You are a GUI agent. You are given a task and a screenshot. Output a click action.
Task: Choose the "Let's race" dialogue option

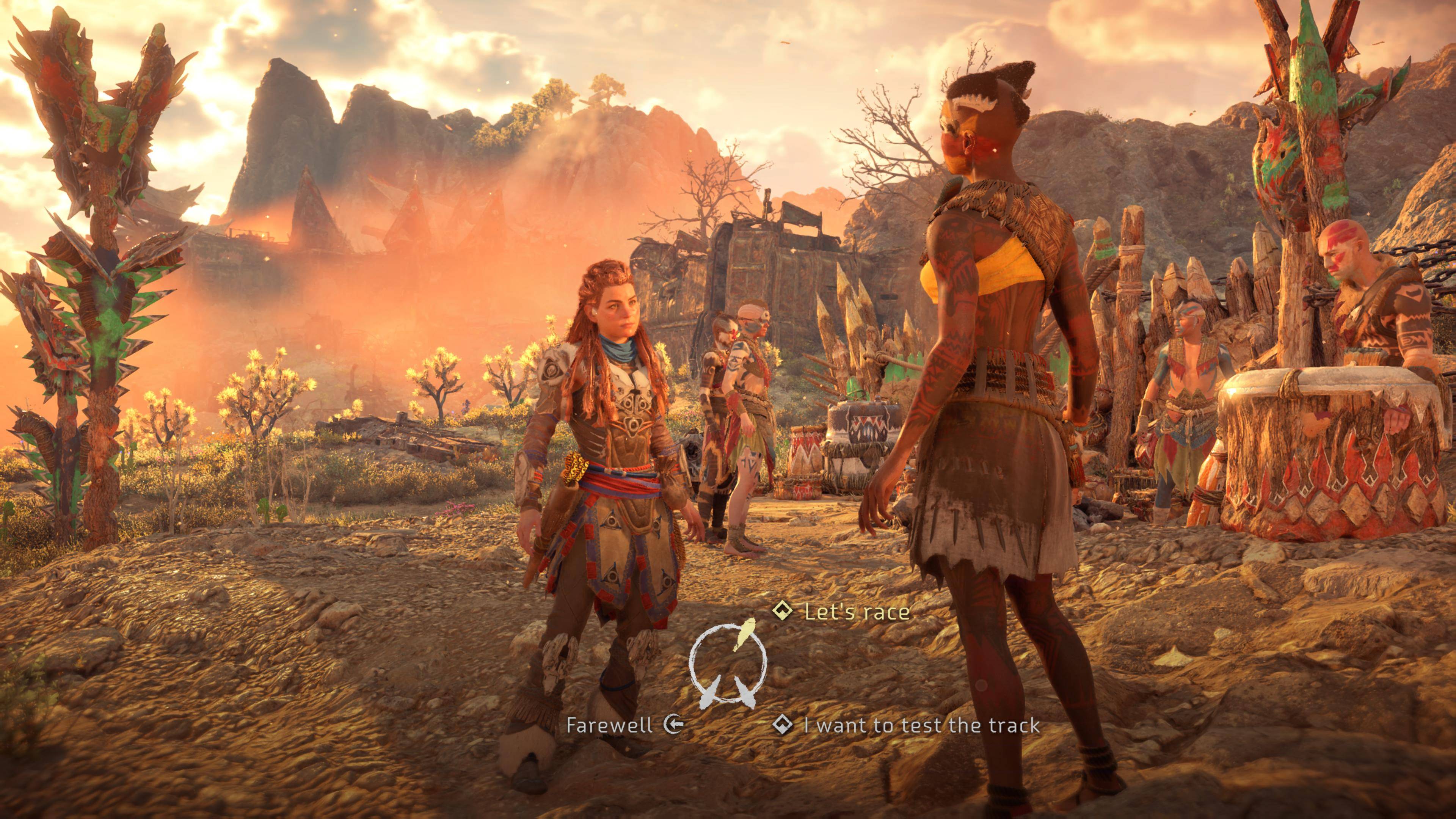[x=856, y=612]
